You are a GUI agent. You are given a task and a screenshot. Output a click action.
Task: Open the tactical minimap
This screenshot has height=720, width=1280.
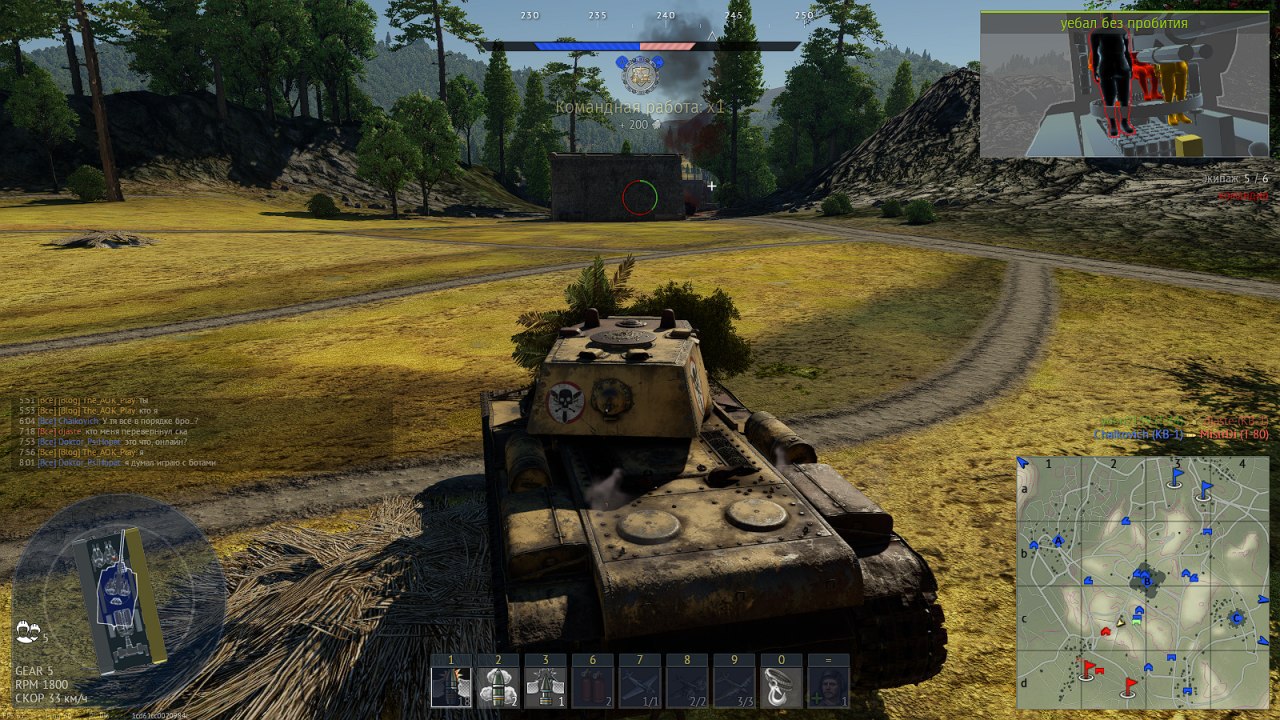click(x=1143, y=582)
